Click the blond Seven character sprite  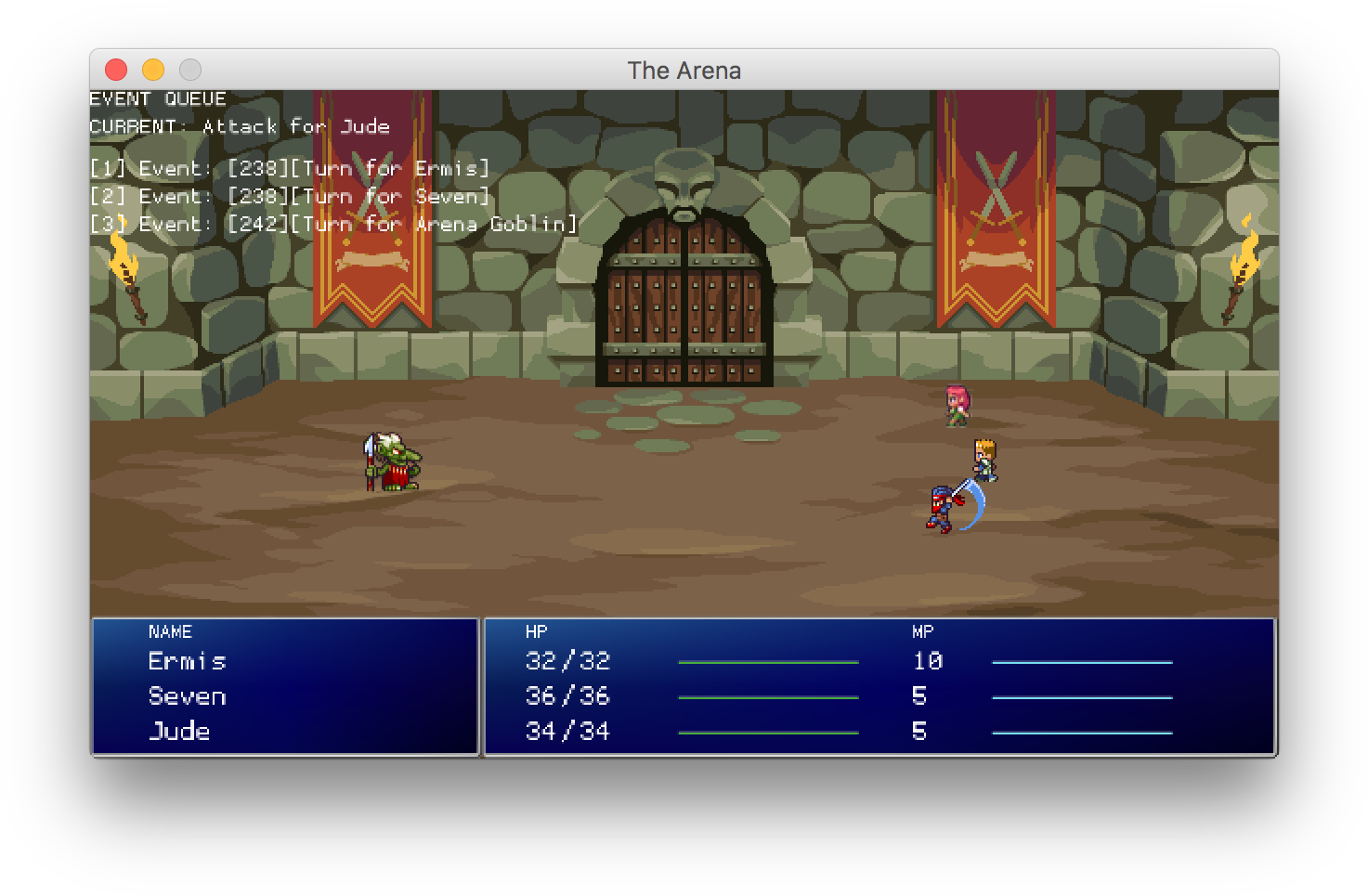[986, 458]
